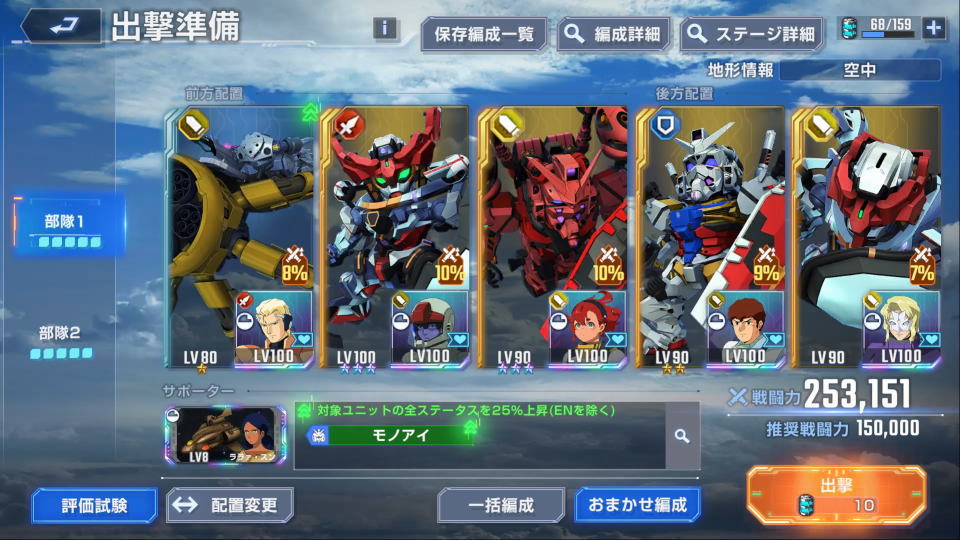The height and width of the screenshot is (540, 960).
Task: Show 編成詳細 formation details
Action: [614, 34]
